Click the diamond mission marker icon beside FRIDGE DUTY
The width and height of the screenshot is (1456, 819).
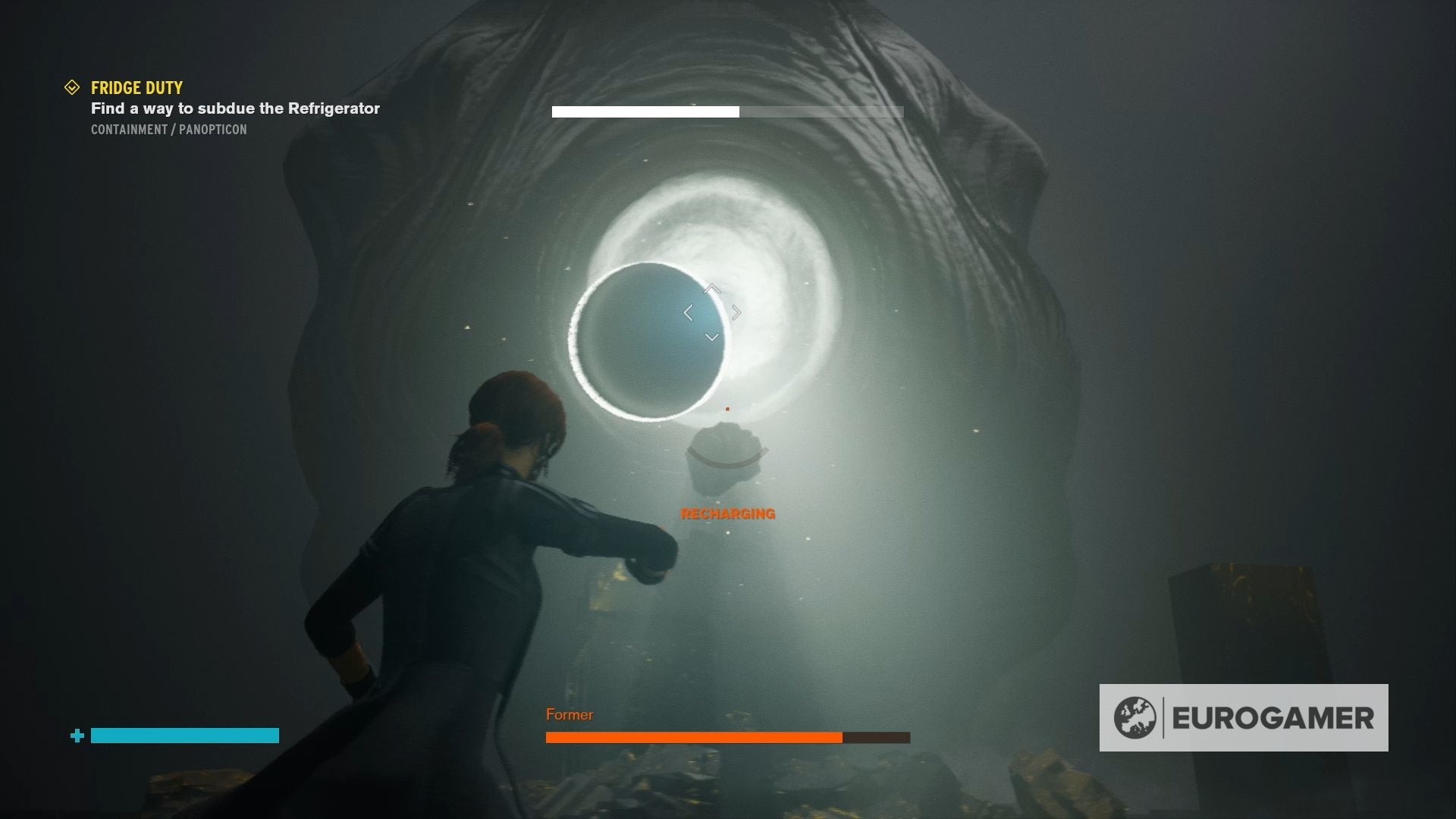point(72,87)
